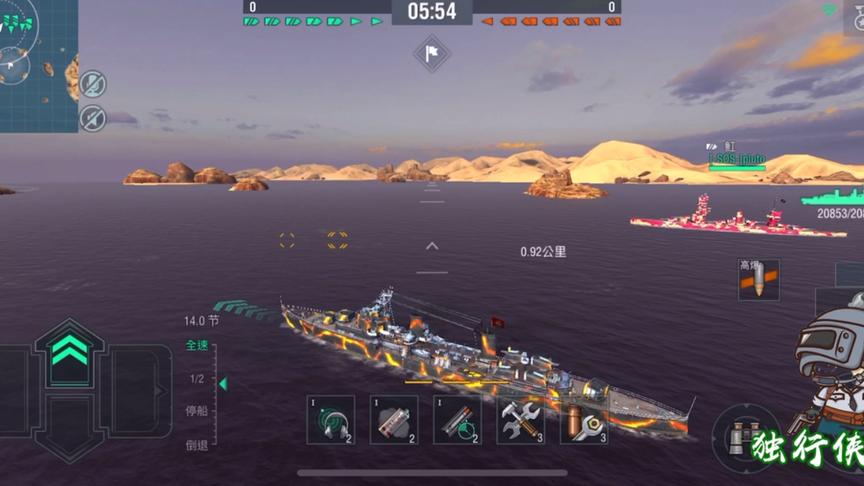Toggle the muted speaker icon

(x=93, y=117)
